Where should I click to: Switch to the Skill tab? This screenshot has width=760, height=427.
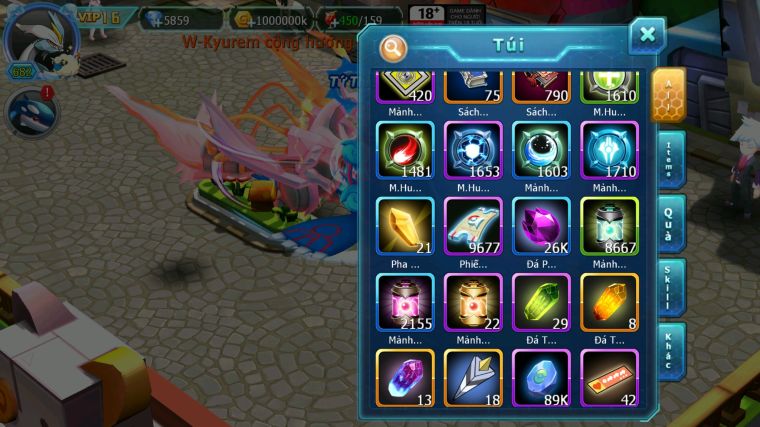pyautogui.click(x=669, y=287)
